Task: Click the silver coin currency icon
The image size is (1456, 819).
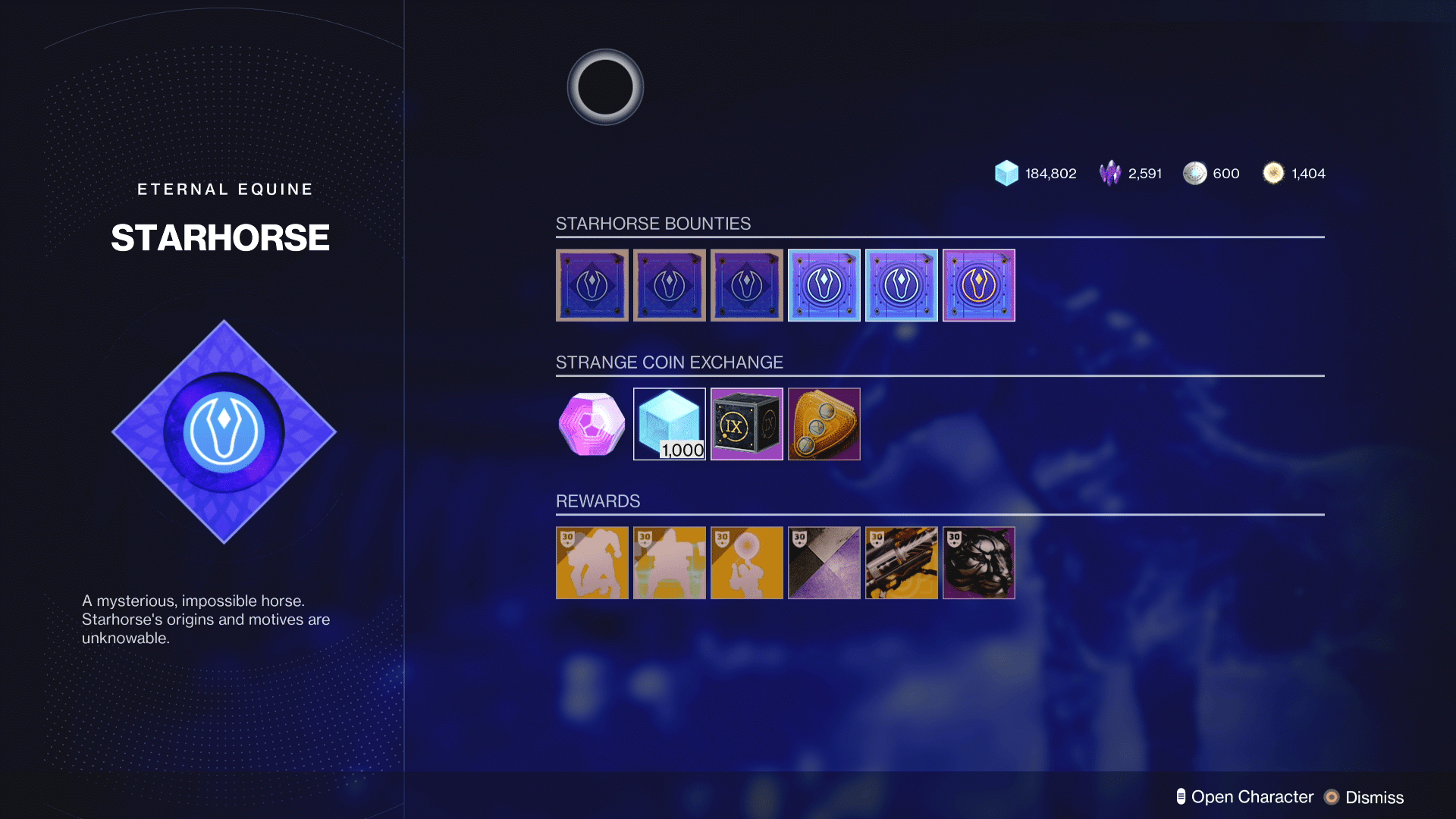Action: (1197, 173)
